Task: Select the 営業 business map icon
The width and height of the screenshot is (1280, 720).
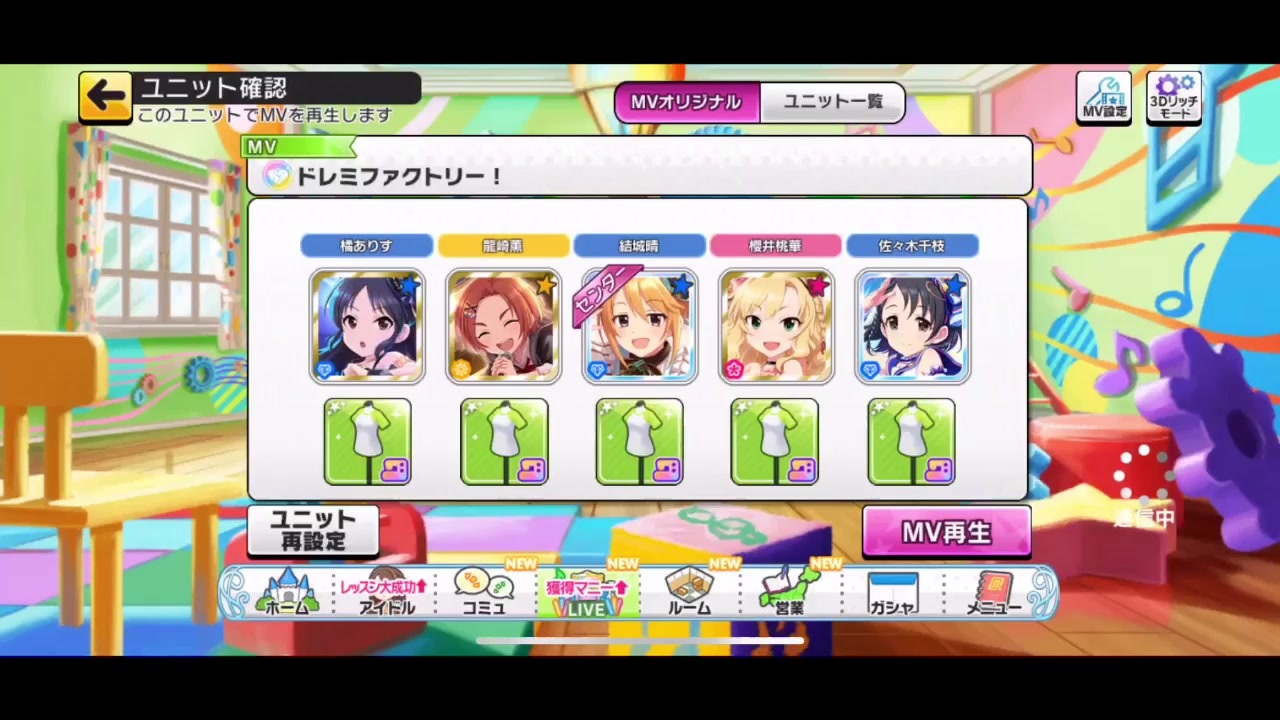Action: tap(790, 595)
